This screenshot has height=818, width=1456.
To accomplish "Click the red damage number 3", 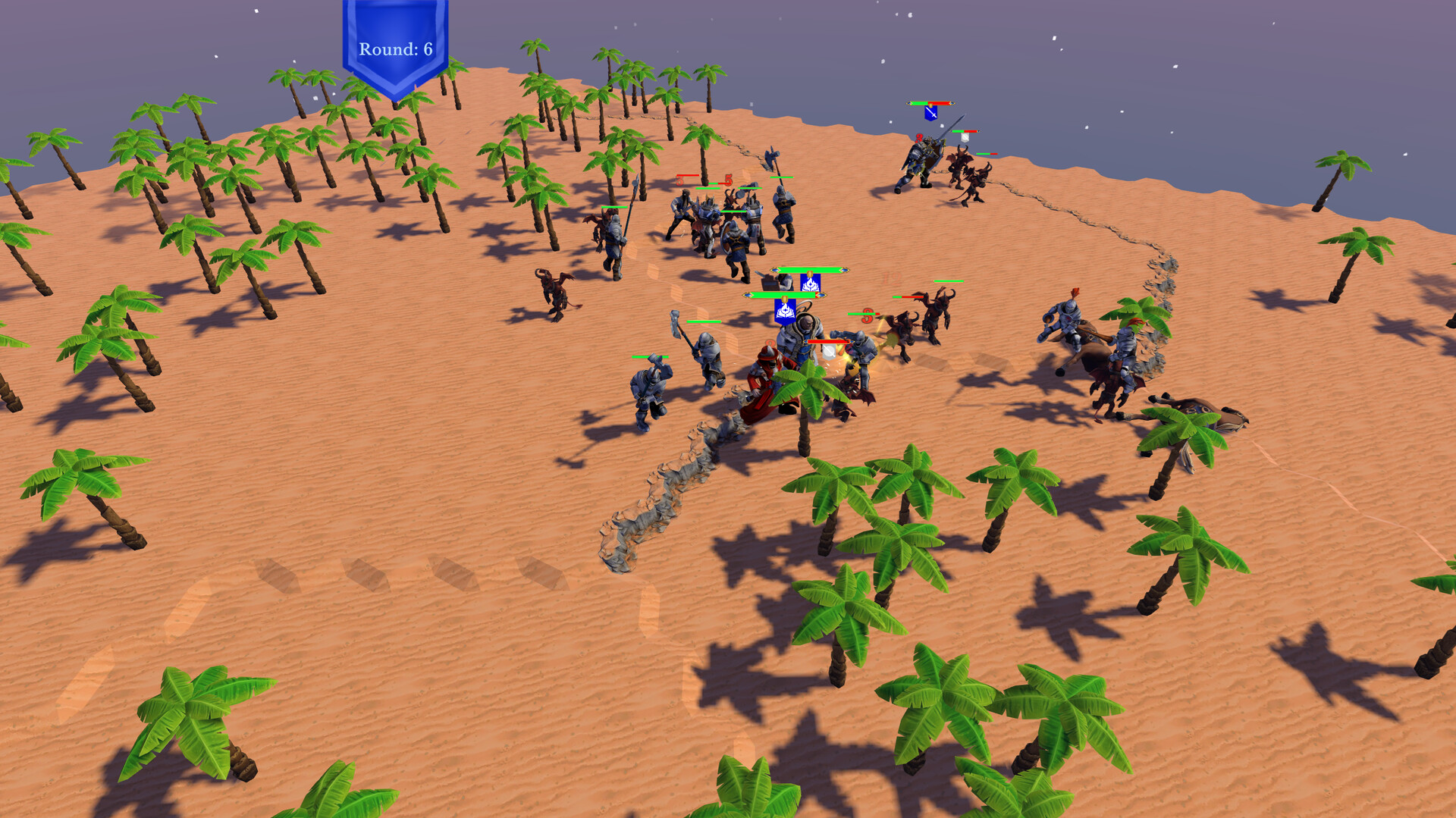I will pos(868,316).
